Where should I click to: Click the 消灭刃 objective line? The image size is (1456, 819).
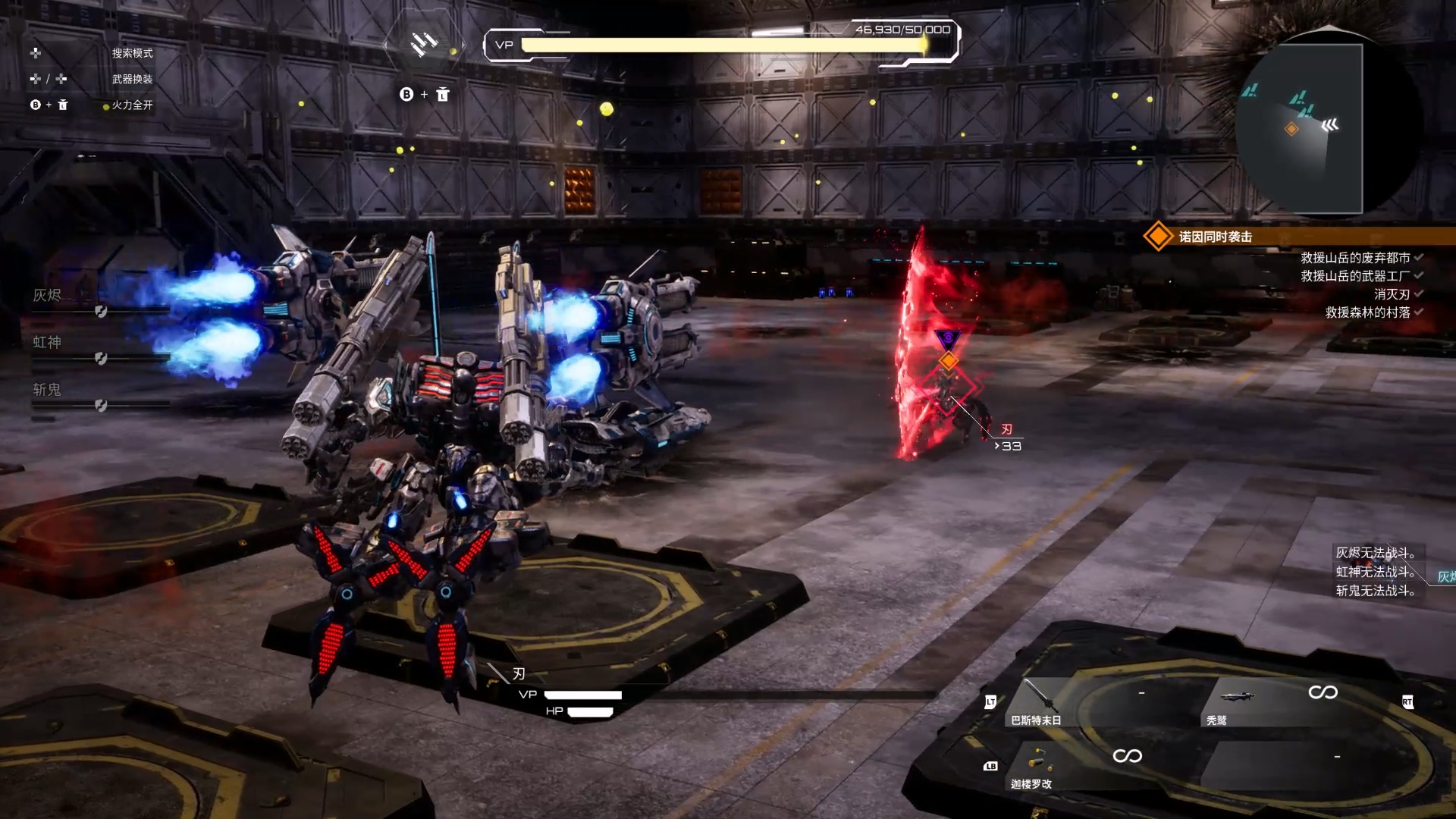[x=1392, y=294]
